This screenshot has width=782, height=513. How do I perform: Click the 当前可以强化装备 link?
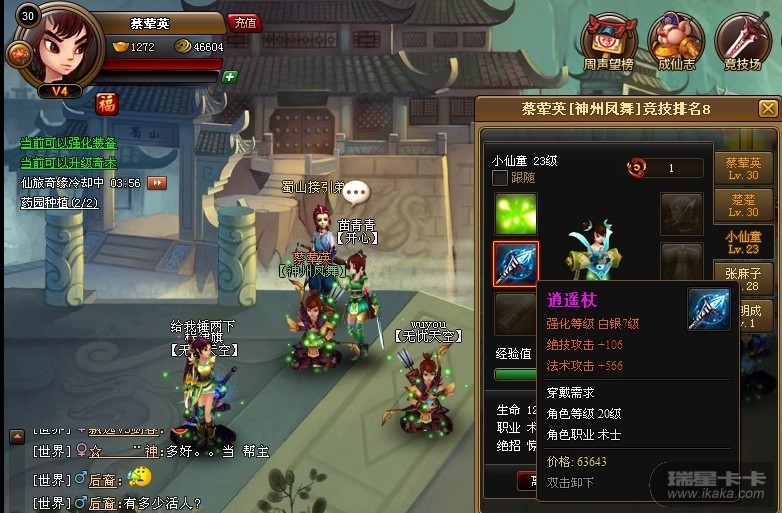coord(68,143)
